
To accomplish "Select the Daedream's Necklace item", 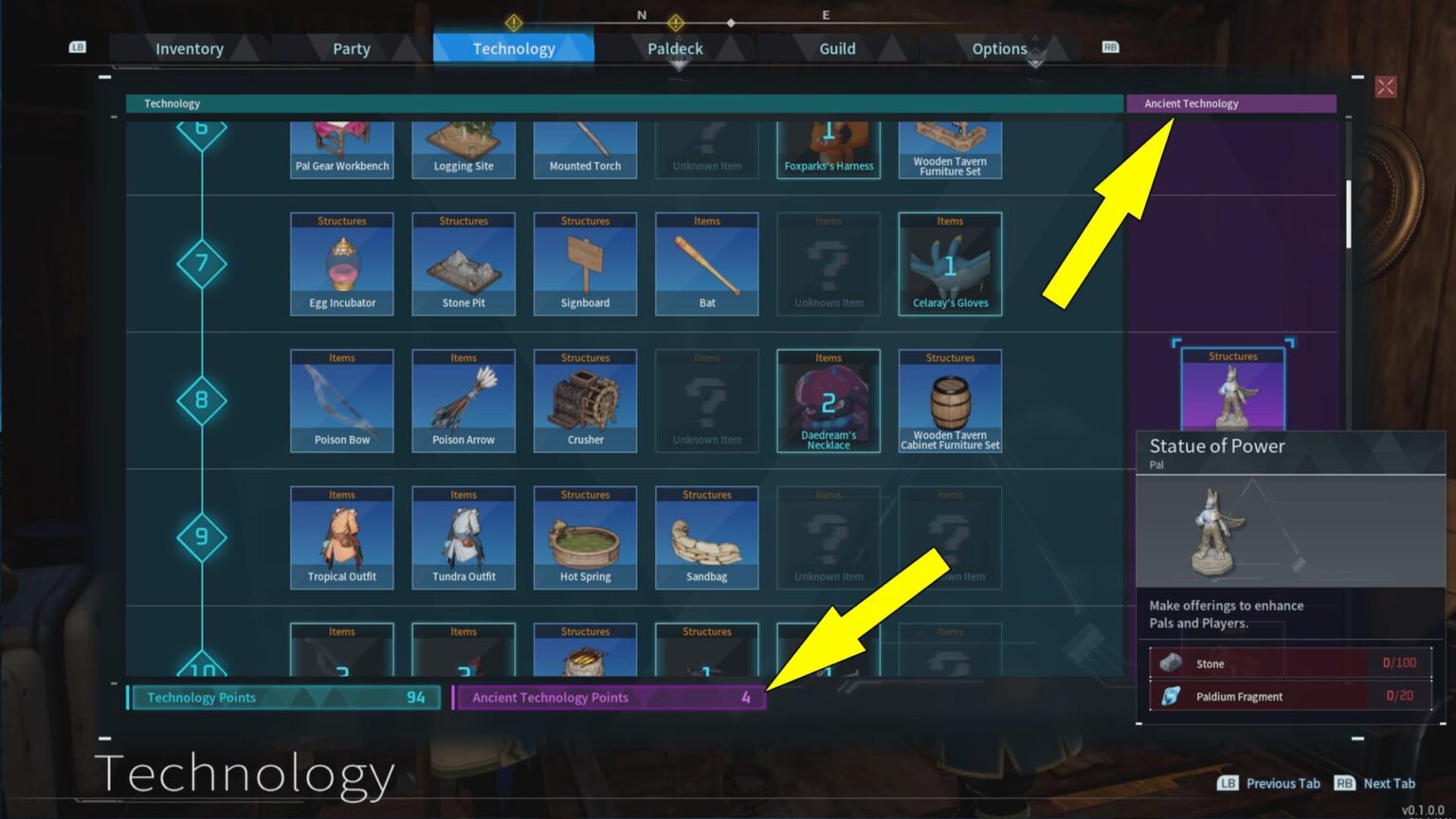I will click(x=828, y=399).
